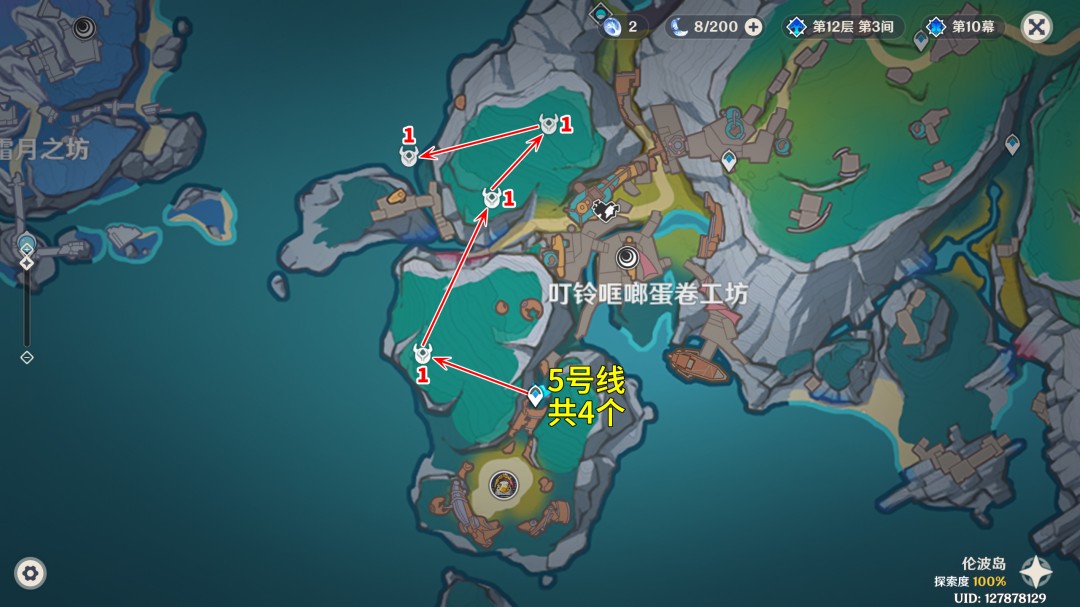The image size is (1080, 607).
Task: Select the domain icon above 叮铃哐啷蛋卷工坊
Action: (x=628, y=259)
